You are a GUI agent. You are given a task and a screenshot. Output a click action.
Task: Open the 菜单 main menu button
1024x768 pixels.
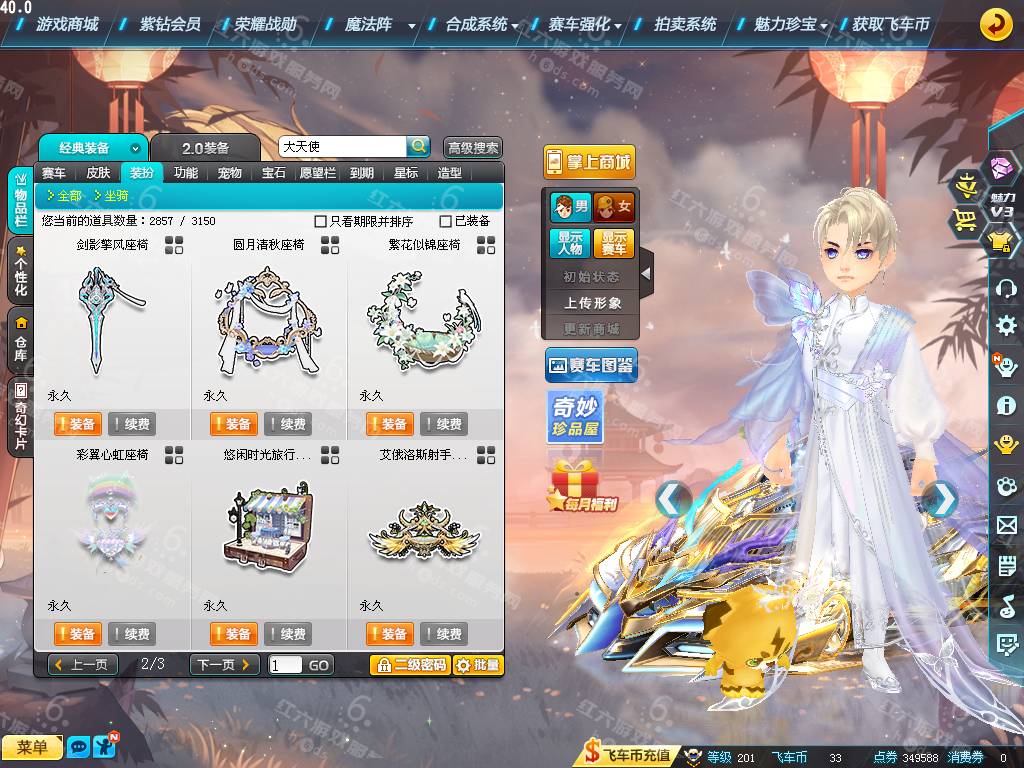point(32,748)
